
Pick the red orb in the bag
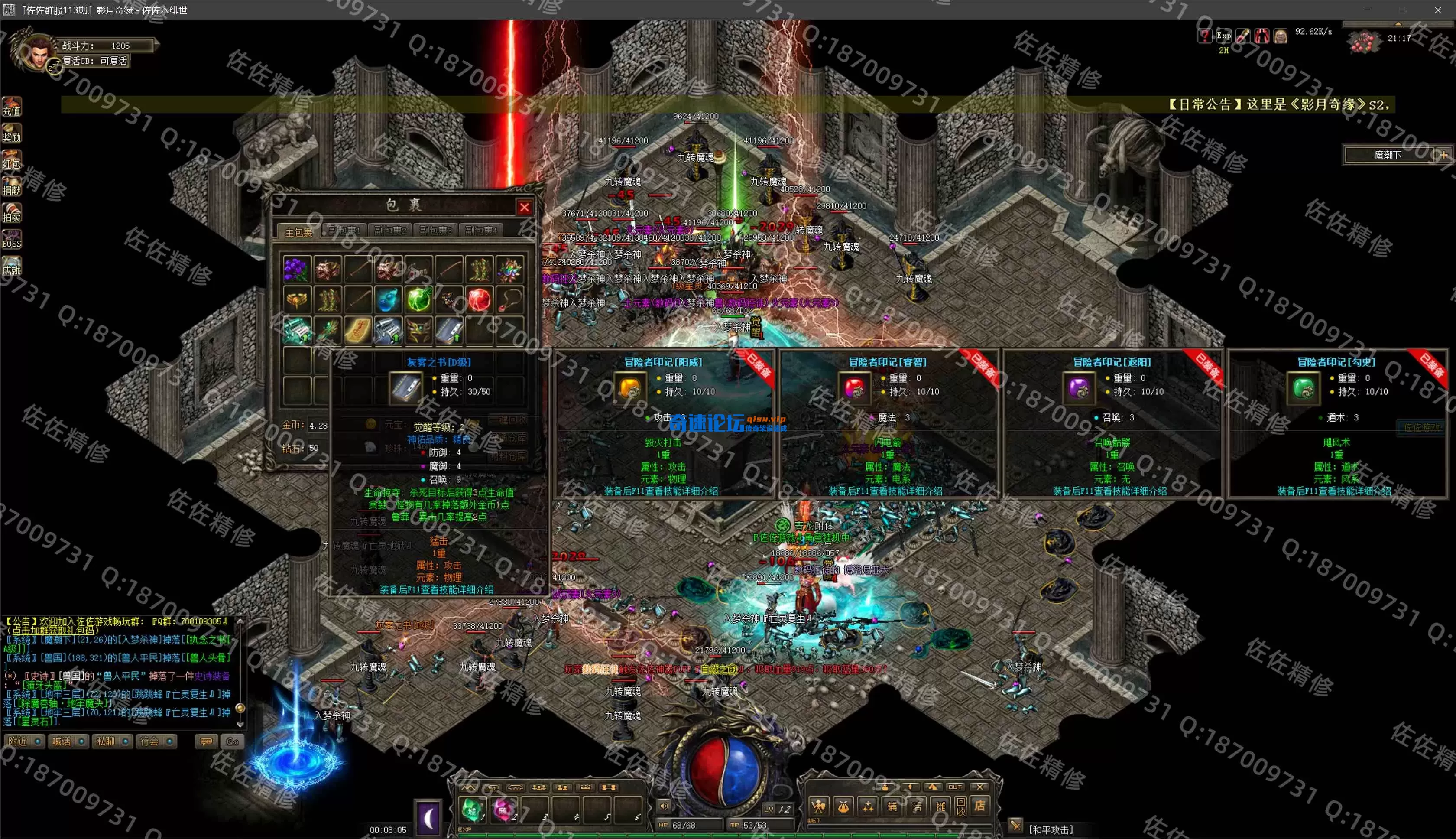(x=479, y=299)
